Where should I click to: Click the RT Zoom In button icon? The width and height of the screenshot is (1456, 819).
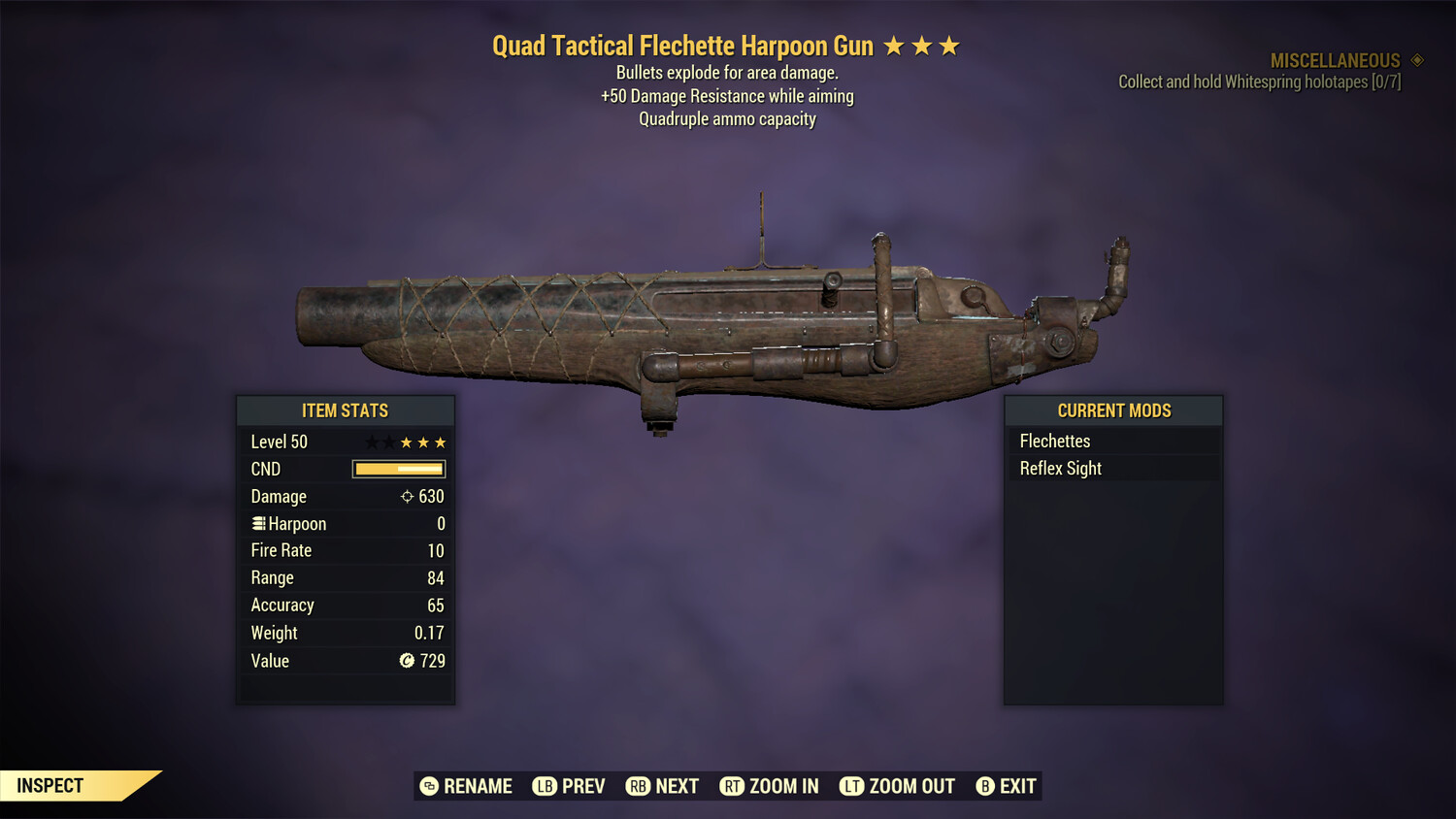click(x=733, y=786)
